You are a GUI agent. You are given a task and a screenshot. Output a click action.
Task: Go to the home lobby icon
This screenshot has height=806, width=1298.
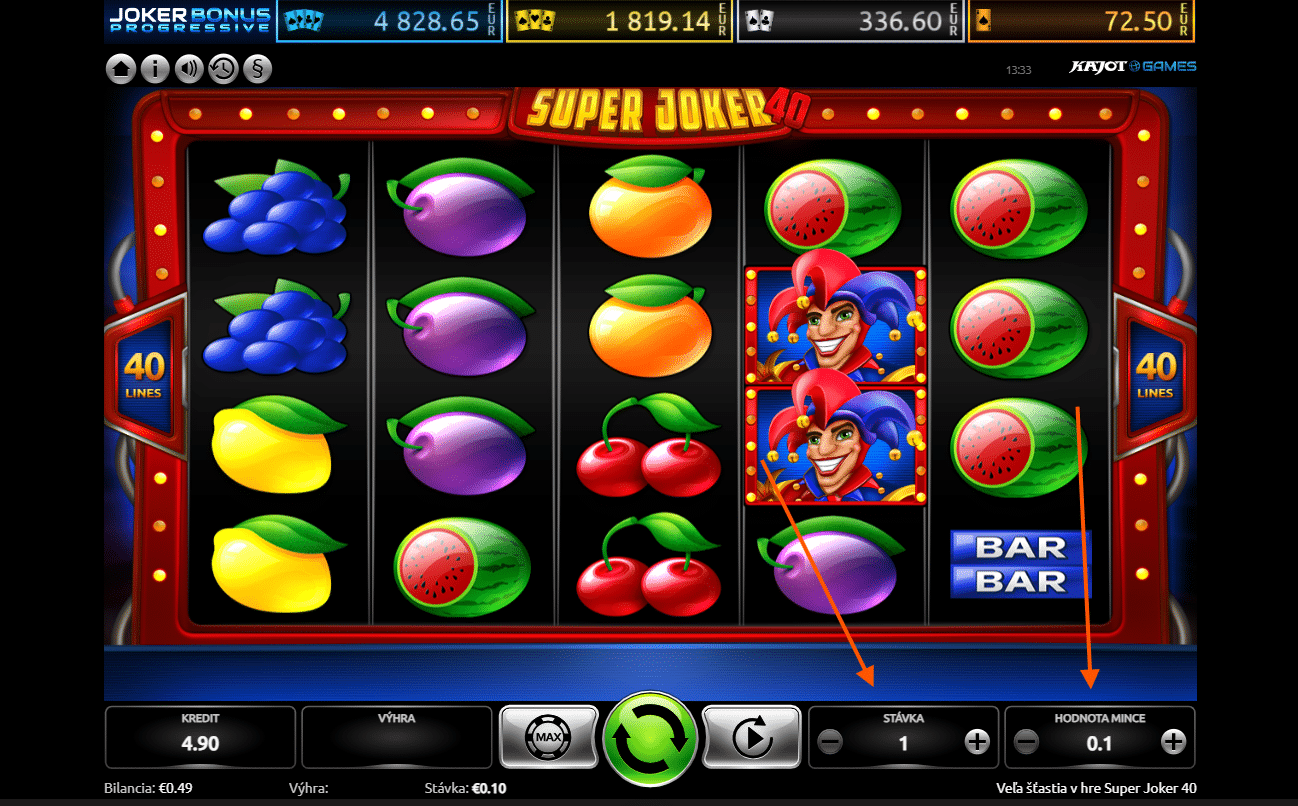pyautogui.click(x=121, y=69)
